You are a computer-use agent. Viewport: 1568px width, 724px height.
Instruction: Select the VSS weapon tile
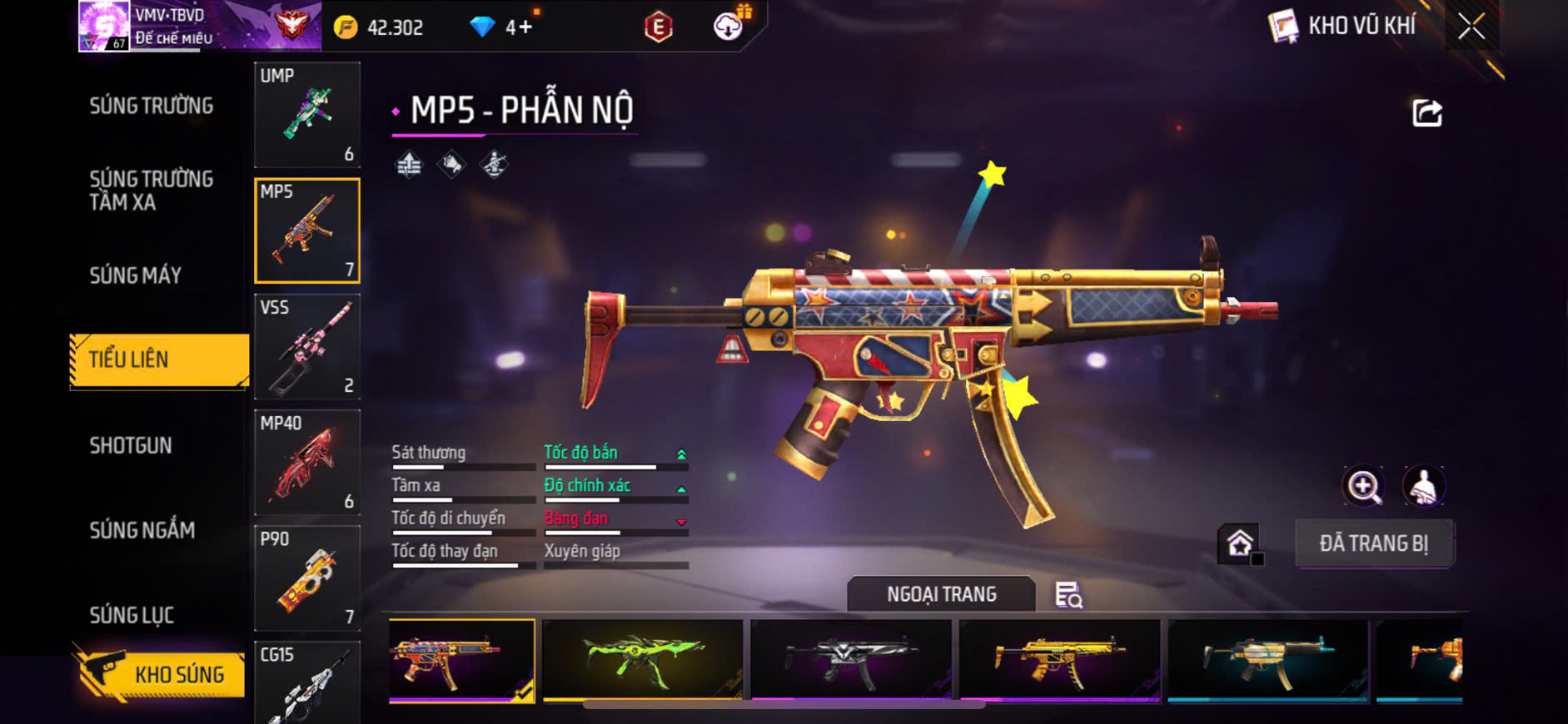[x=307, y=346]
